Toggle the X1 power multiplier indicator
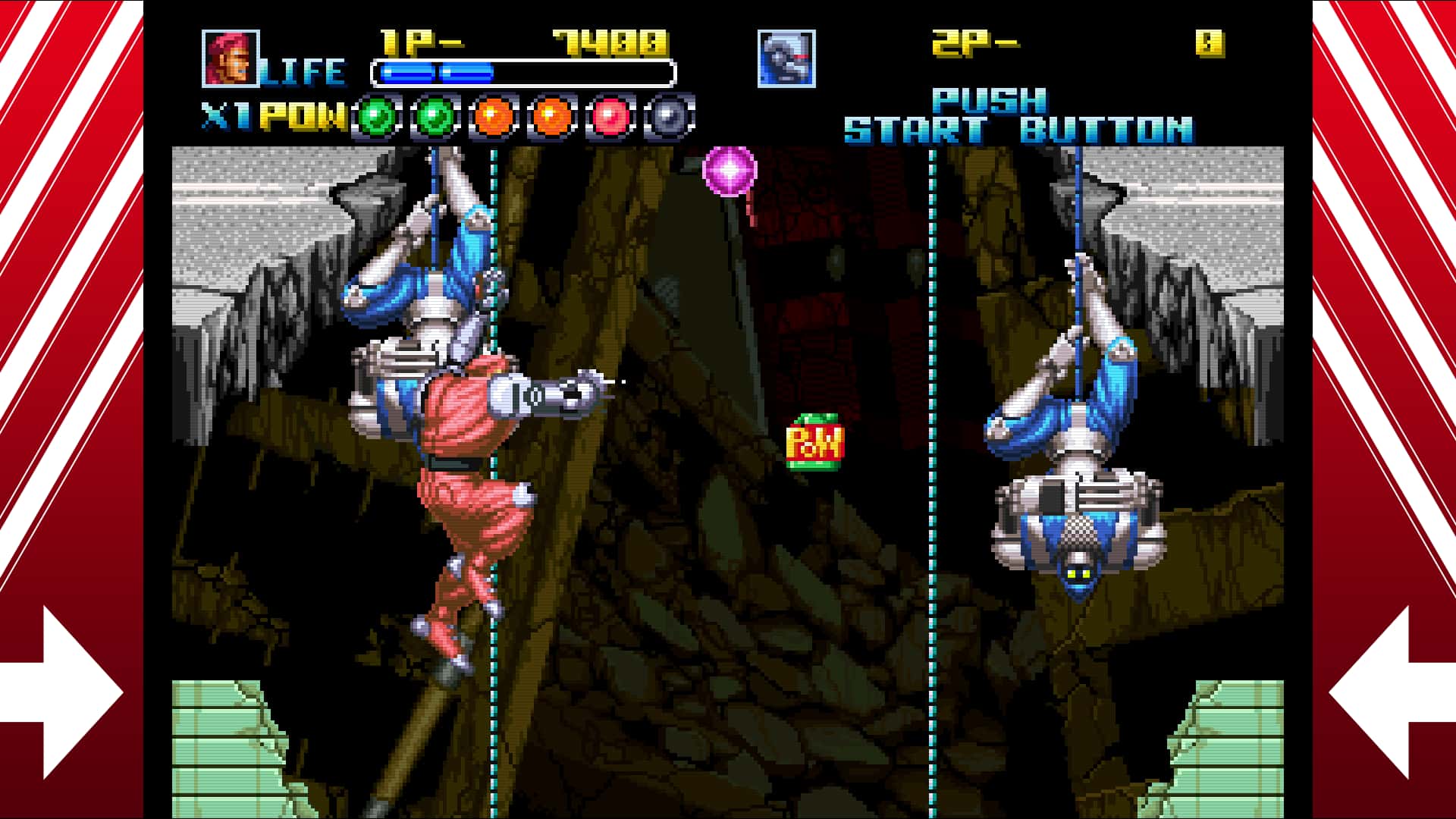Viewport: 1456px width, 819px height. point(226,114)
